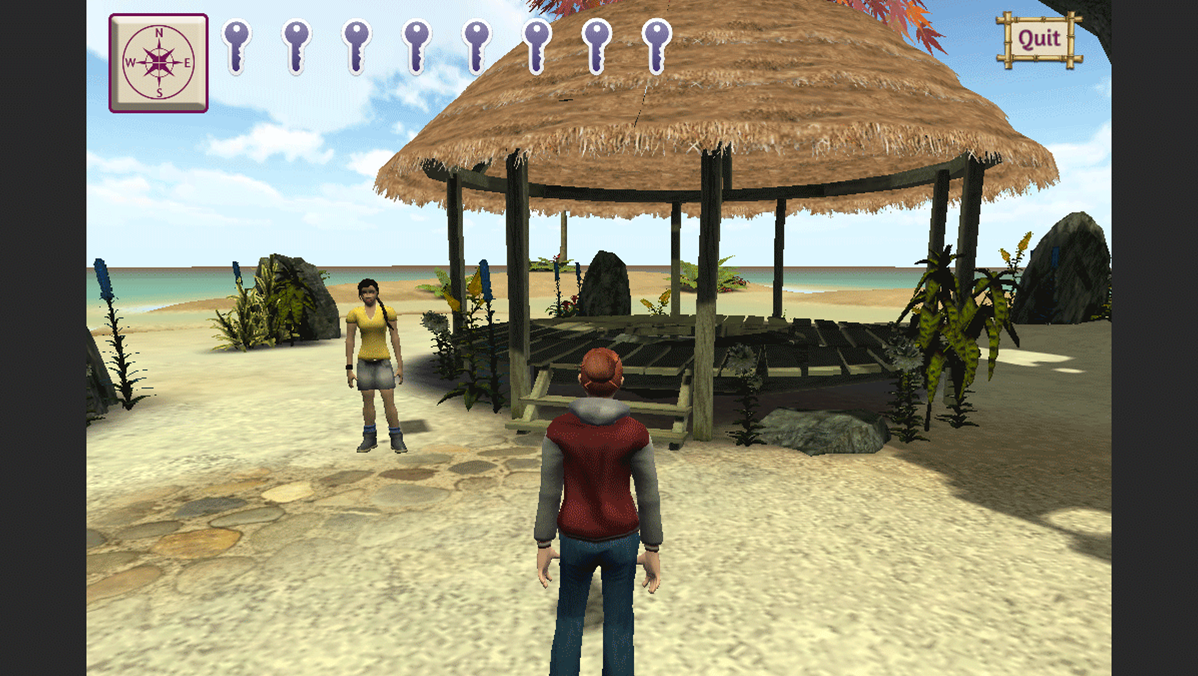Viewport: 1198px width, 676px height.
Task: Click the Quit button
Action: pyautogui.click(x=1039, y=40)
